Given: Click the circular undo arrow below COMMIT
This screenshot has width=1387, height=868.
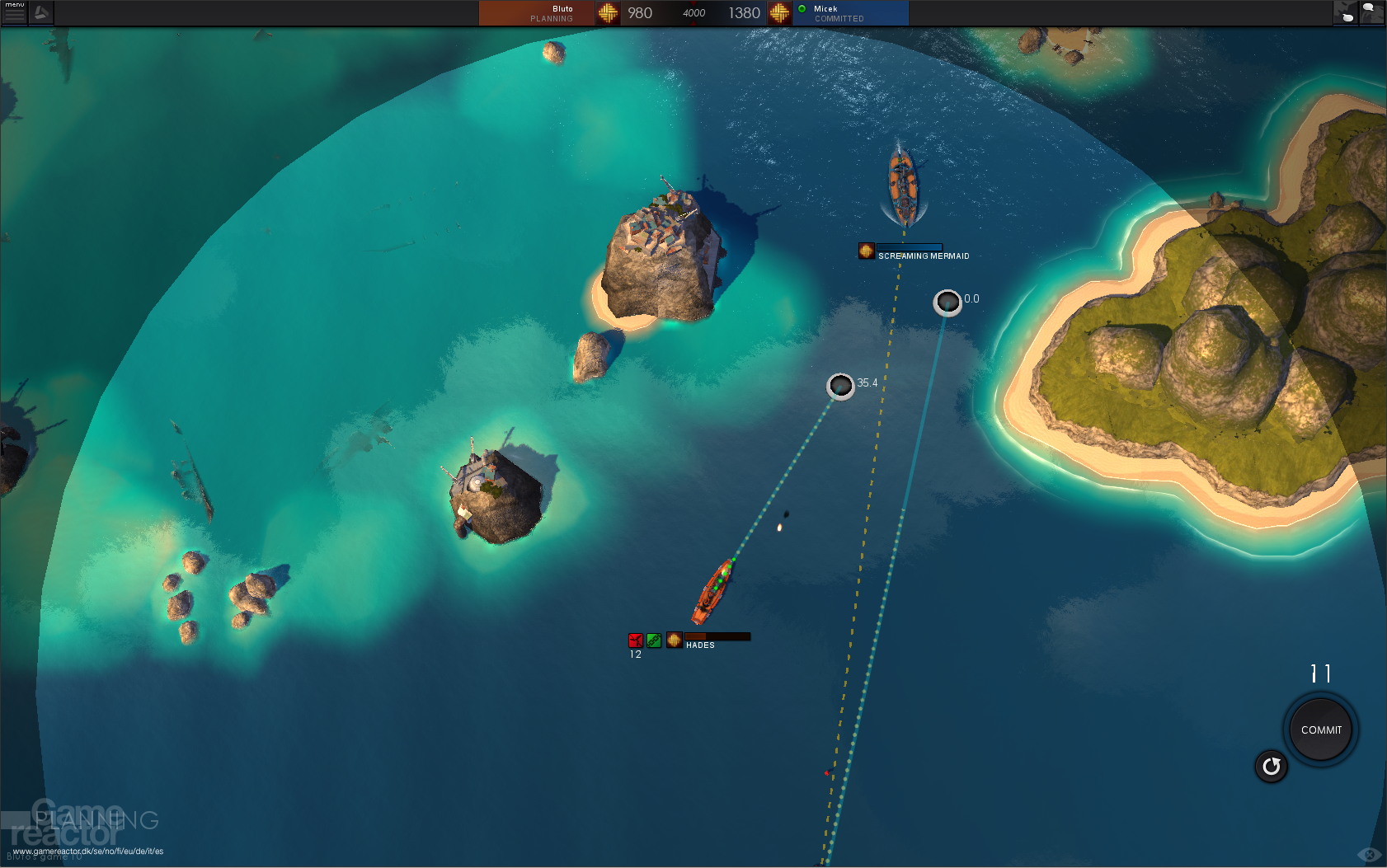Looking at the screenshot, I should click(x=1271, y=767).
